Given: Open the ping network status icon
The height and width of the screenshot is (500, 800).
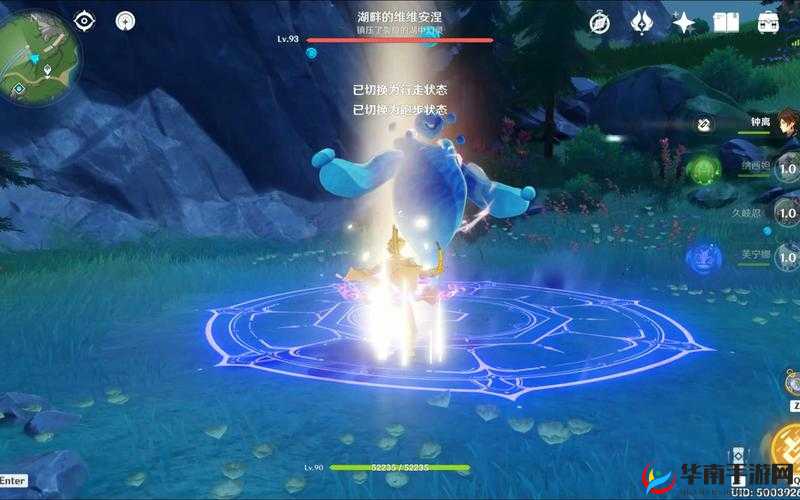Looking at the screenshot, I should coord(125,20).
